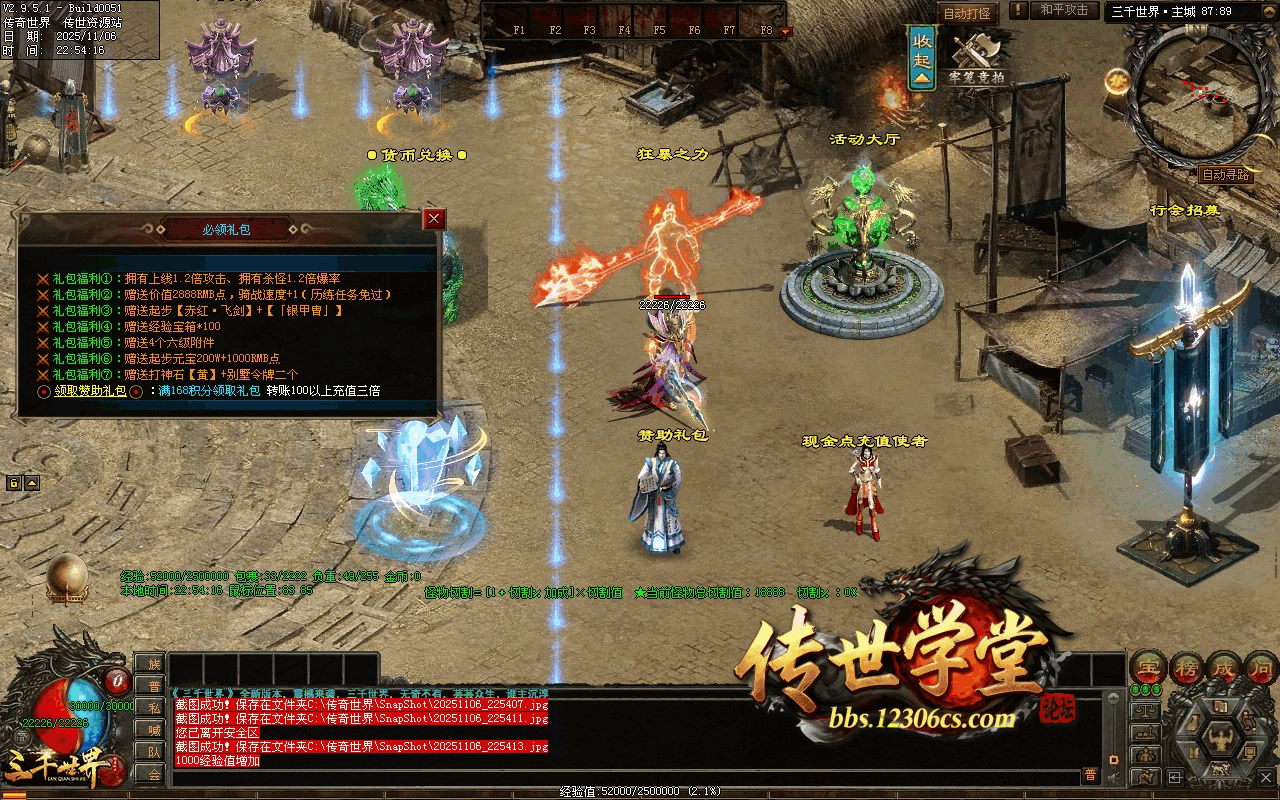Switch the 和平攻击 attack mode
The width and height of the screenshot is (1280, 800).
1063,10
